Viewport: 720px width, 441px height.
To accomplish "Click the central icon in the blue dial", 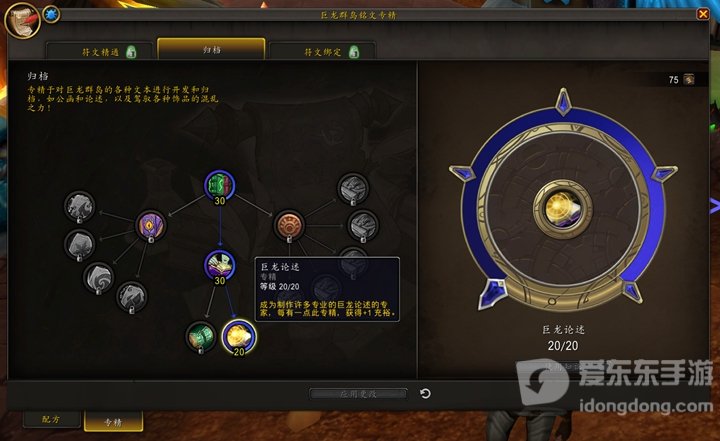I will click(553, 204).
